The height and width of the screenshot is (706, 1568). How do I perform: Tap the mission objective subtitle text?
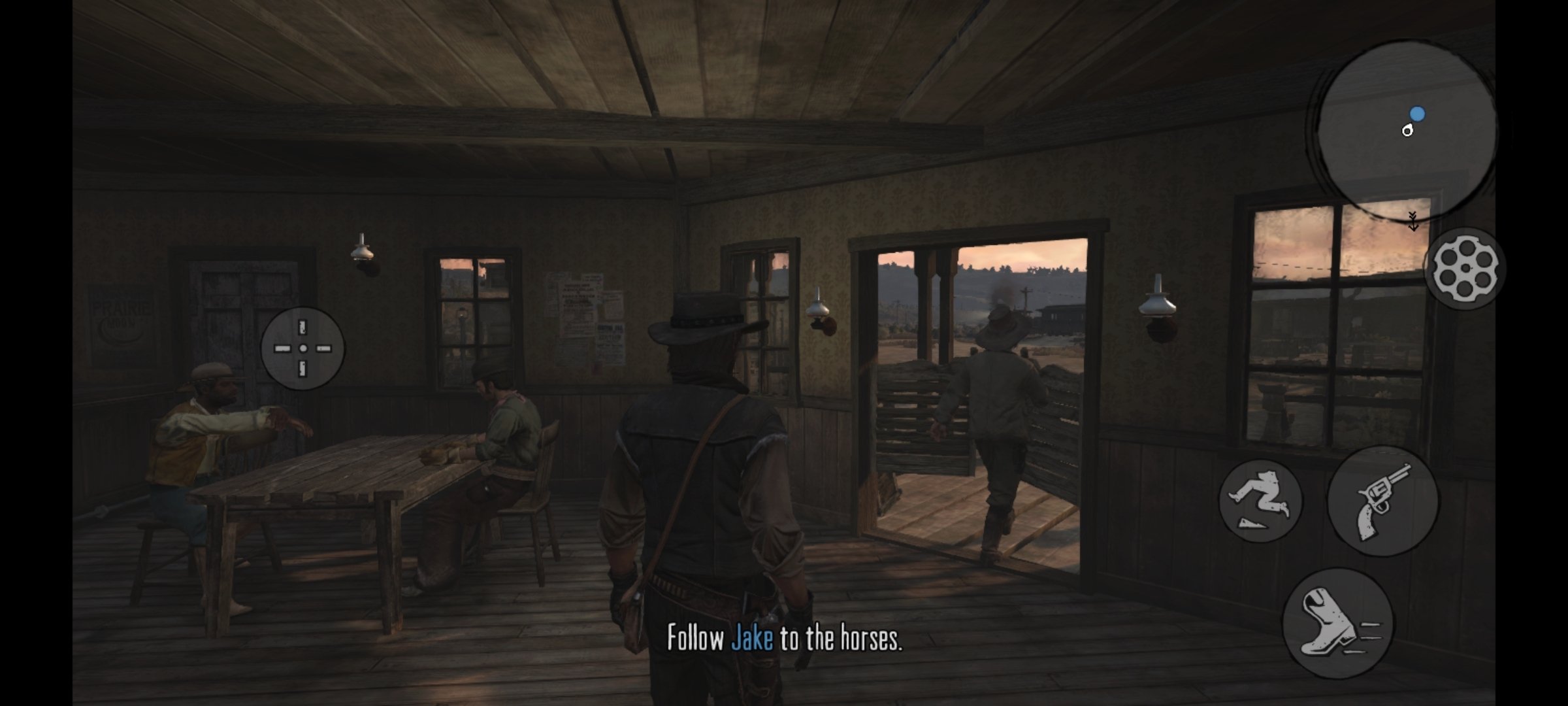click(784, 642)
